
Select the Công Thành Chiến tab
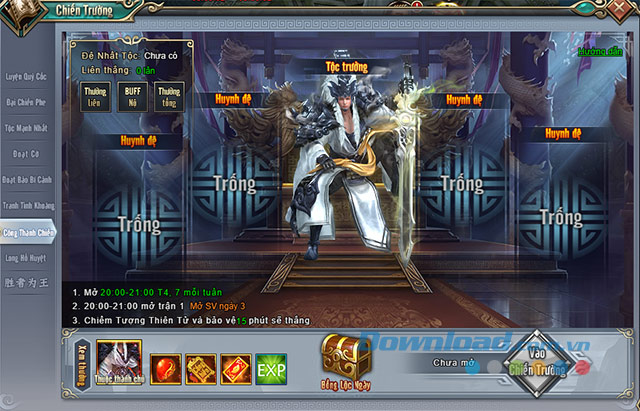(x=25, y=232)
